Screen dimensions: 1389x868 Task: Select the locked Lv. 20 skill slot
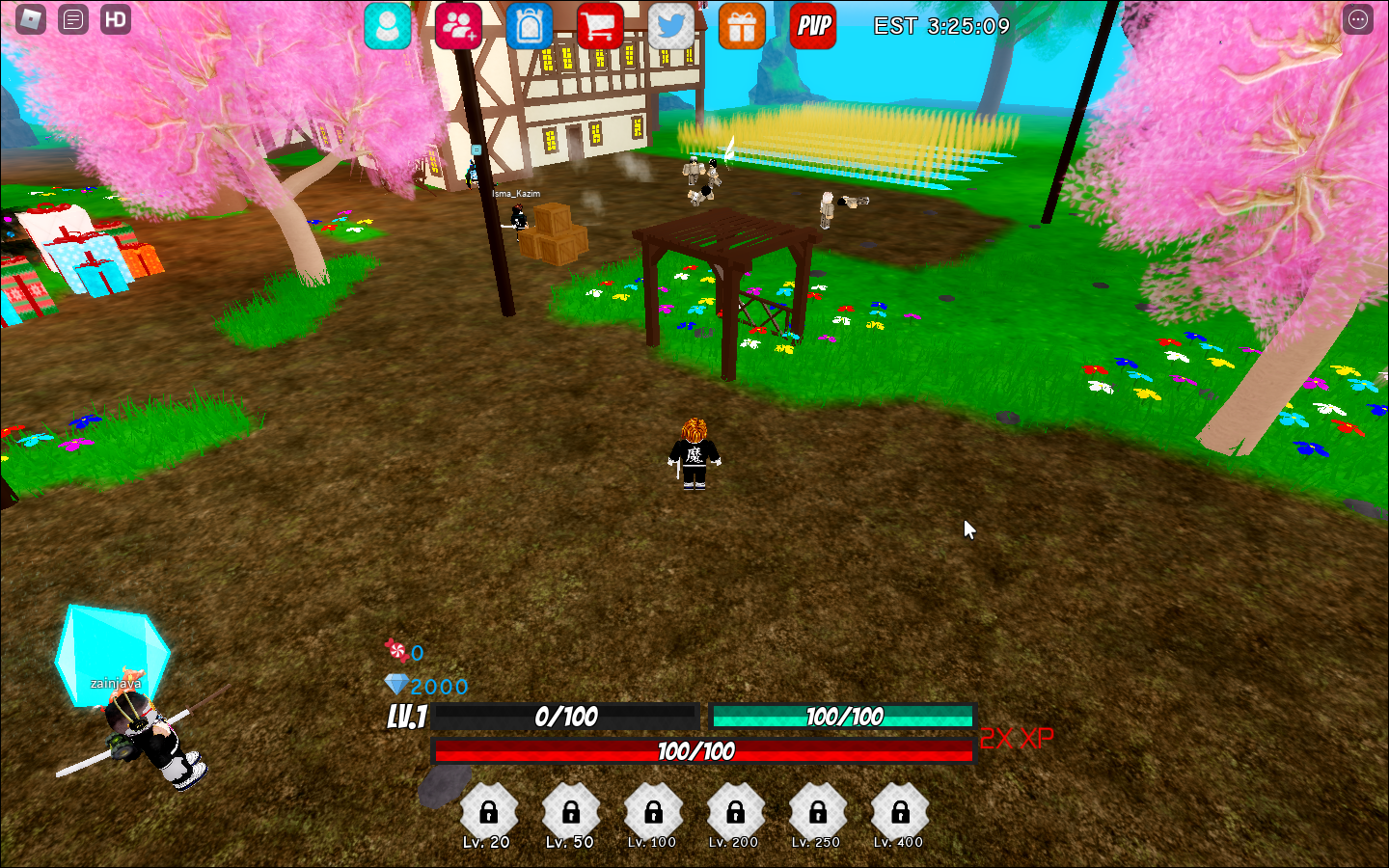(x=489, y=813)
